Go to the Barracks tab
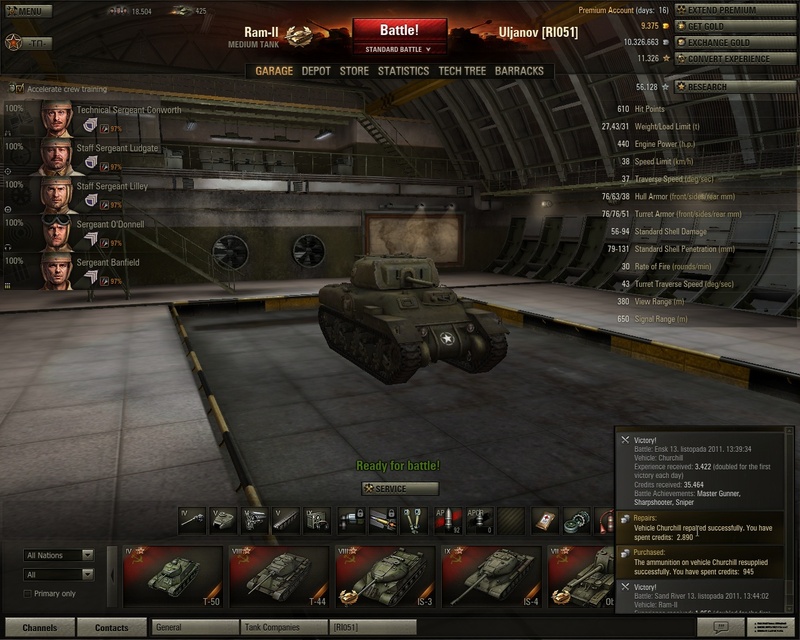The image size is (800, 640). point(518,71)
